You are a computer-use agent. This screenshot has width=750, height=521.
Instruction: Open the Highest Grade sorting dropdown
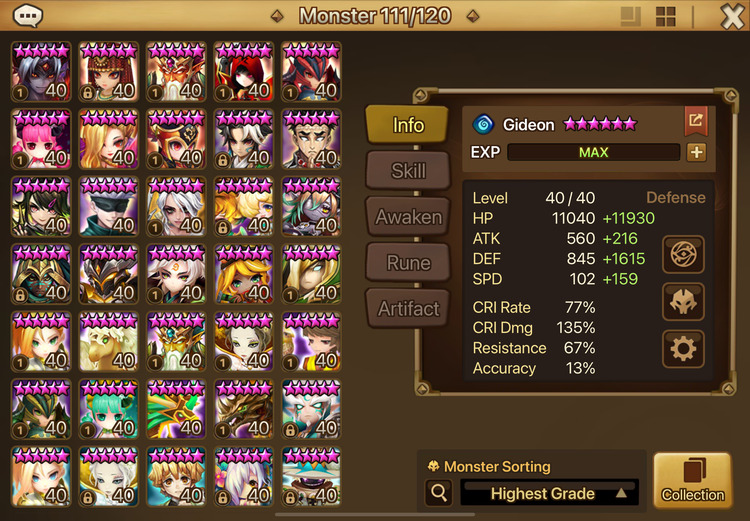[549, 493]
